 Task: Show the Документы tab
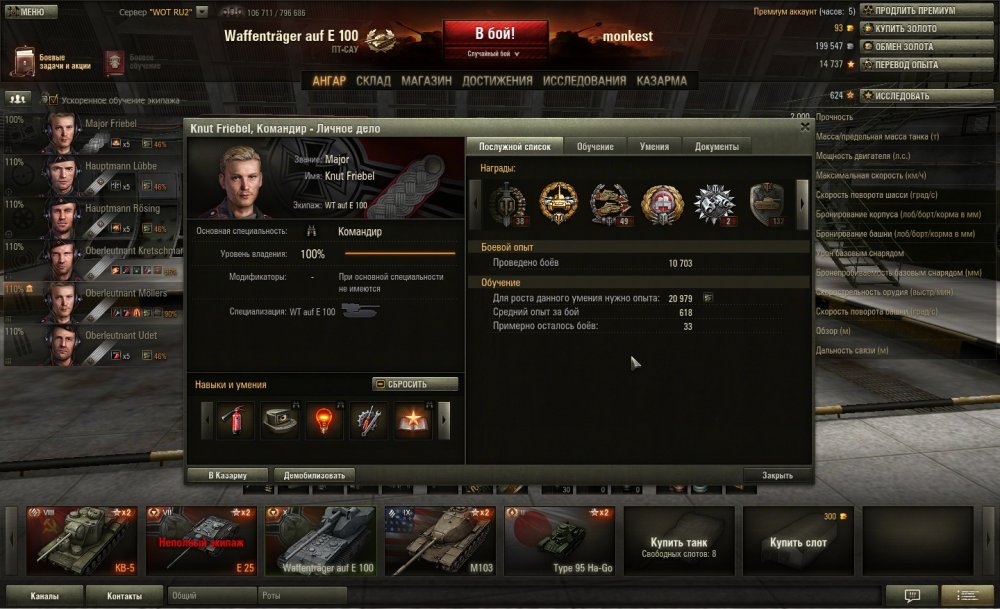(x=716, y=147)
